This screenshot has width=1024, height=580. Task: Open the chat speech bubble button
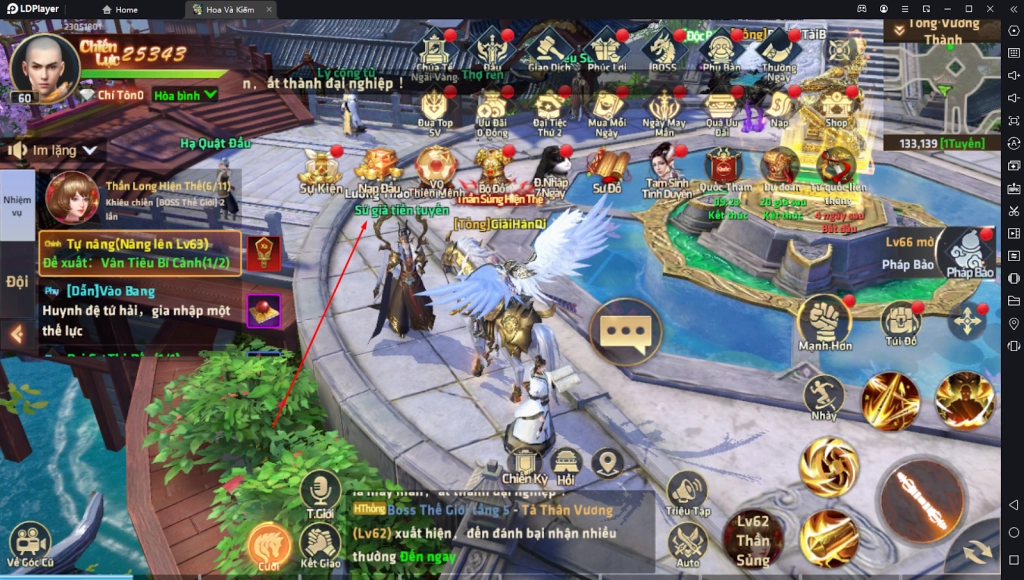coord(626,331)
